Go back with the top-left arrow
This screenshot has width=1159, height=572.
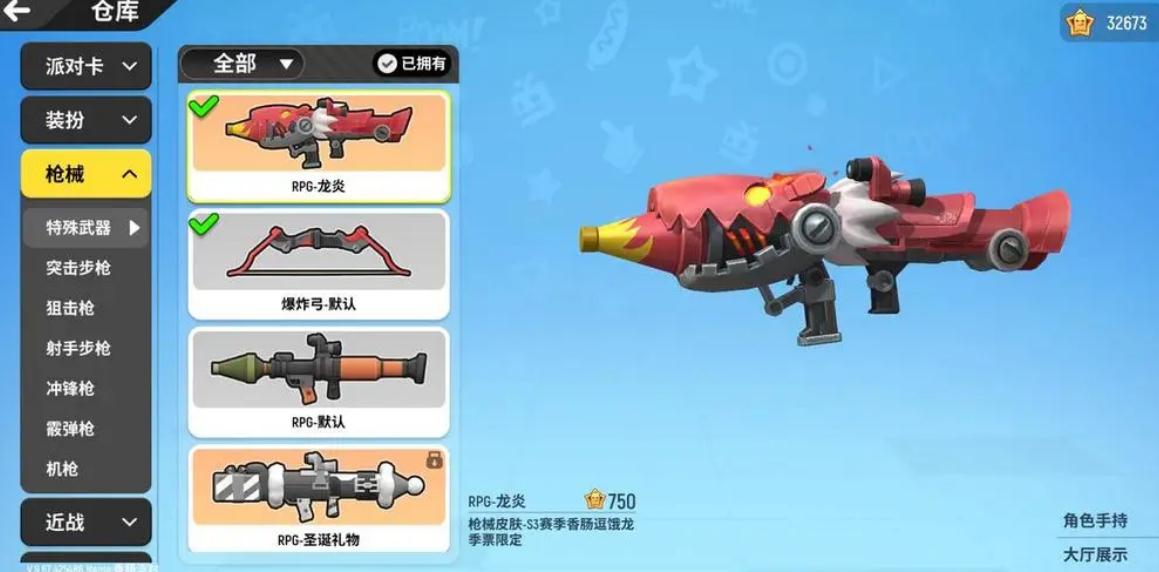(x=17, y=13)
